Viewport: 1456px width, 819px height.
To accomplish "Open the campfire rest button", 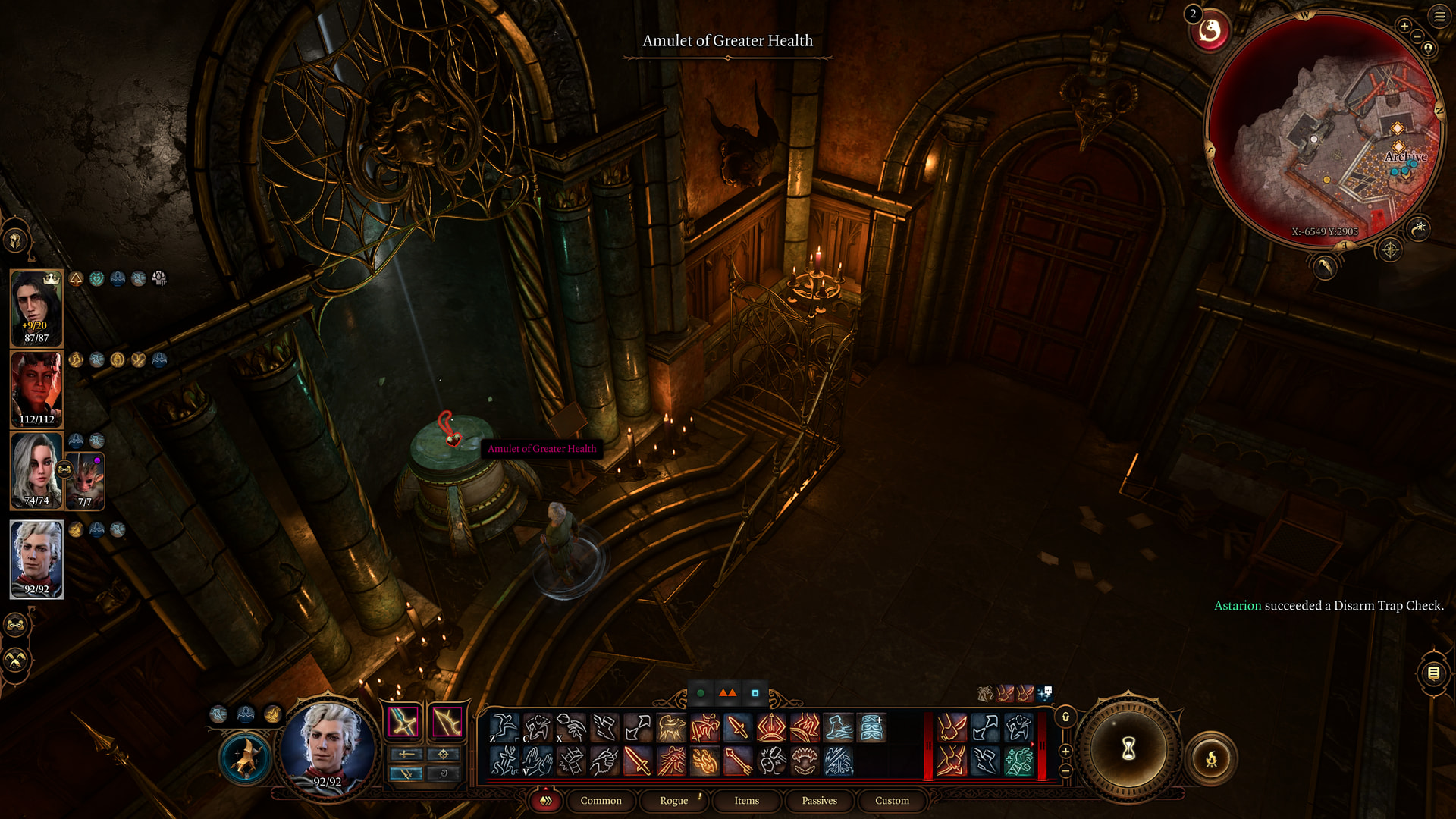I will [1211, 758].
